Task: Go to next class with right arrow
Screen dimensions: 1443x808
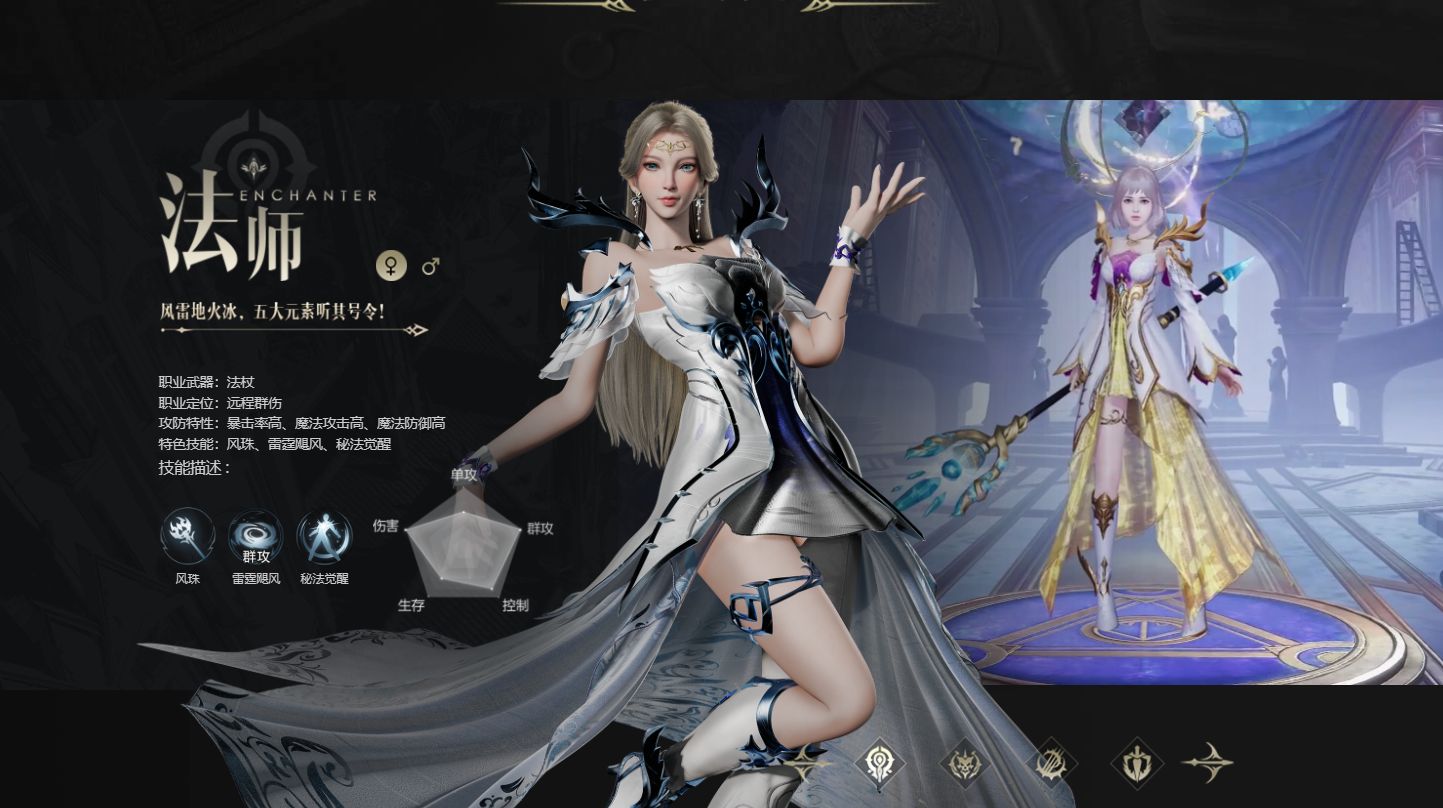Action: click(1209, 762)
